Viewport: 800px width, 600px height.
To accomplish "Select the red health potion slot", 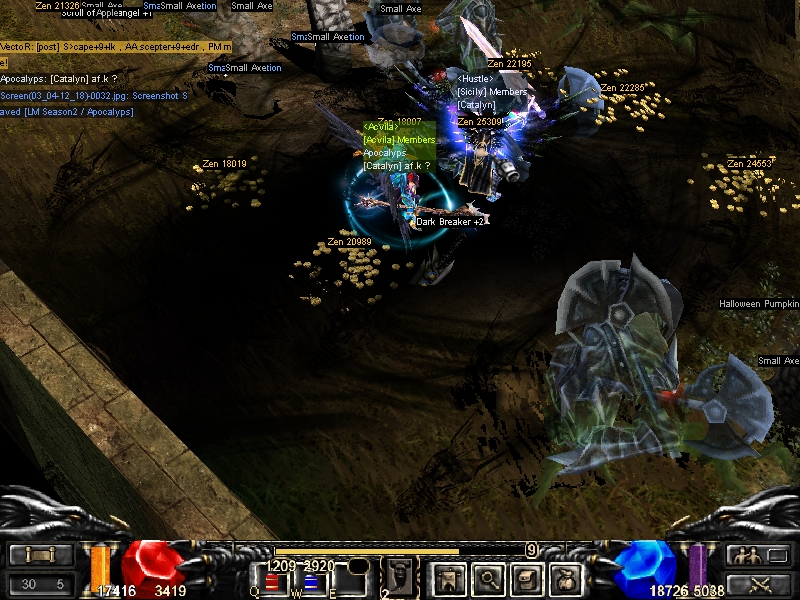I will click(x=272, y=582).
